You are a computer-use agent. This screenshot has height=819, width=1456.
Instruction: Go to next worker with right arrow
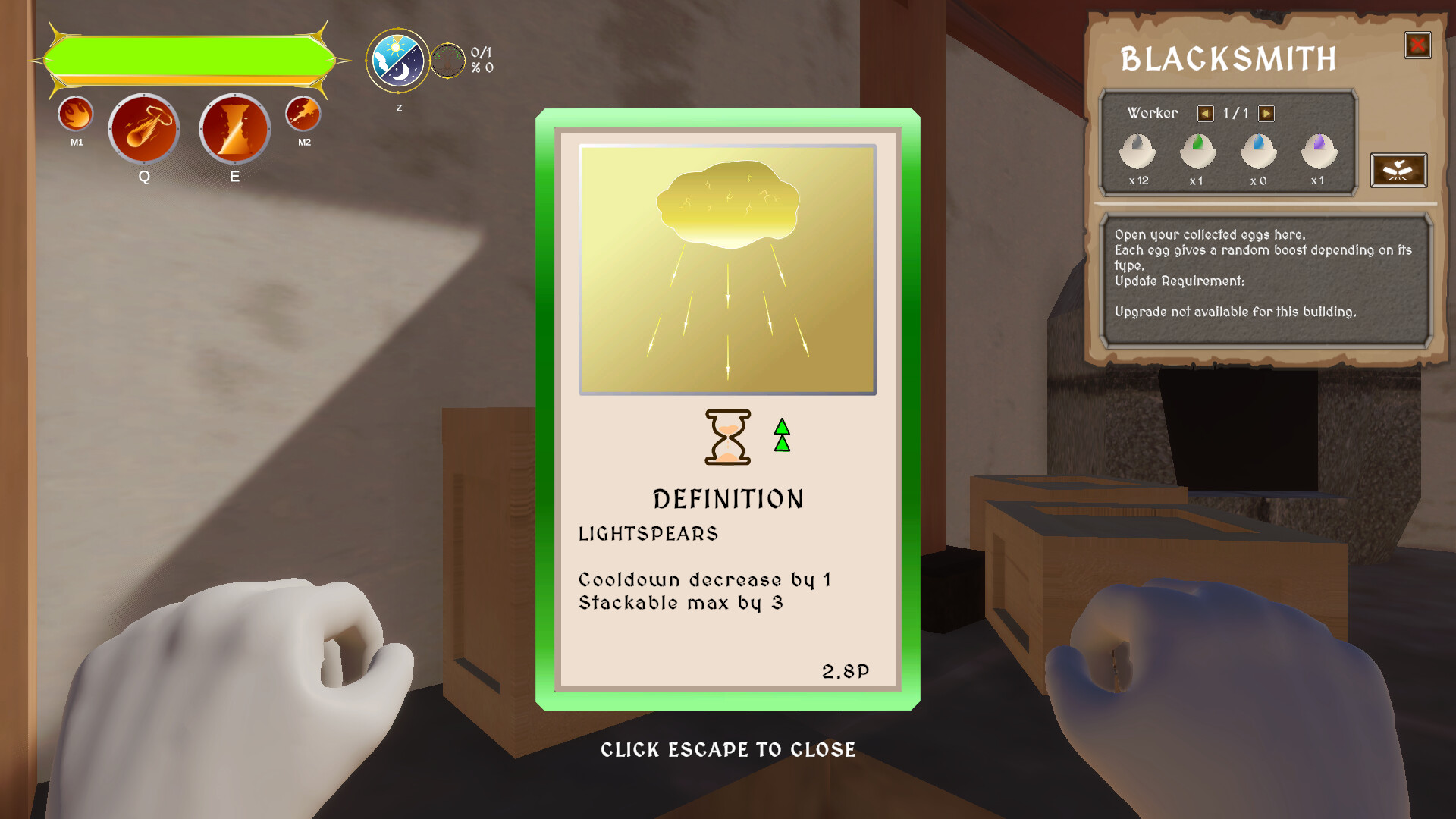(x=1265, y=112)
